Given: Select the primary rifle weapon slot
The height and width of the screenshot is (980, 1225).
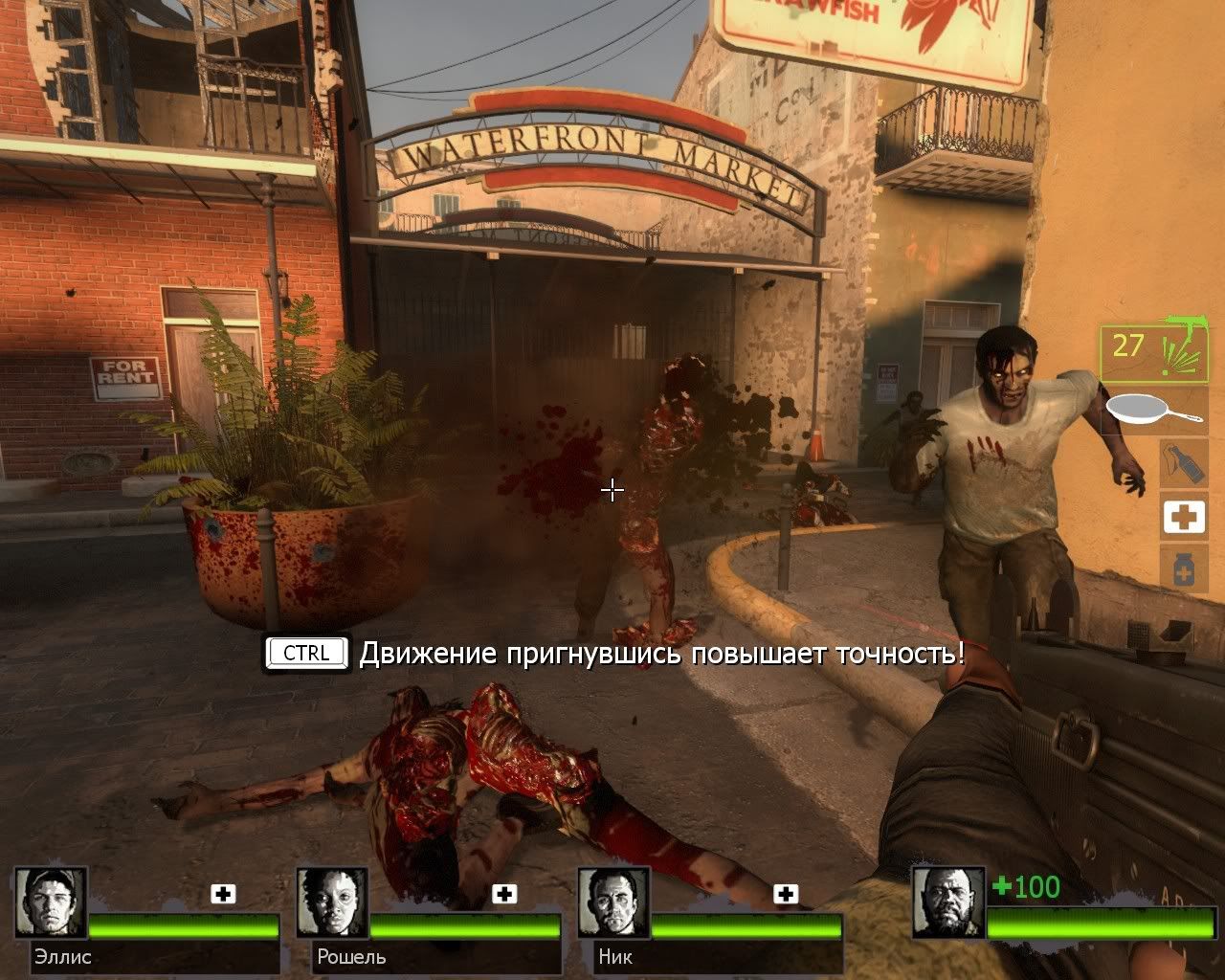Looking at the screenshot, I should tap(1153, 352).
